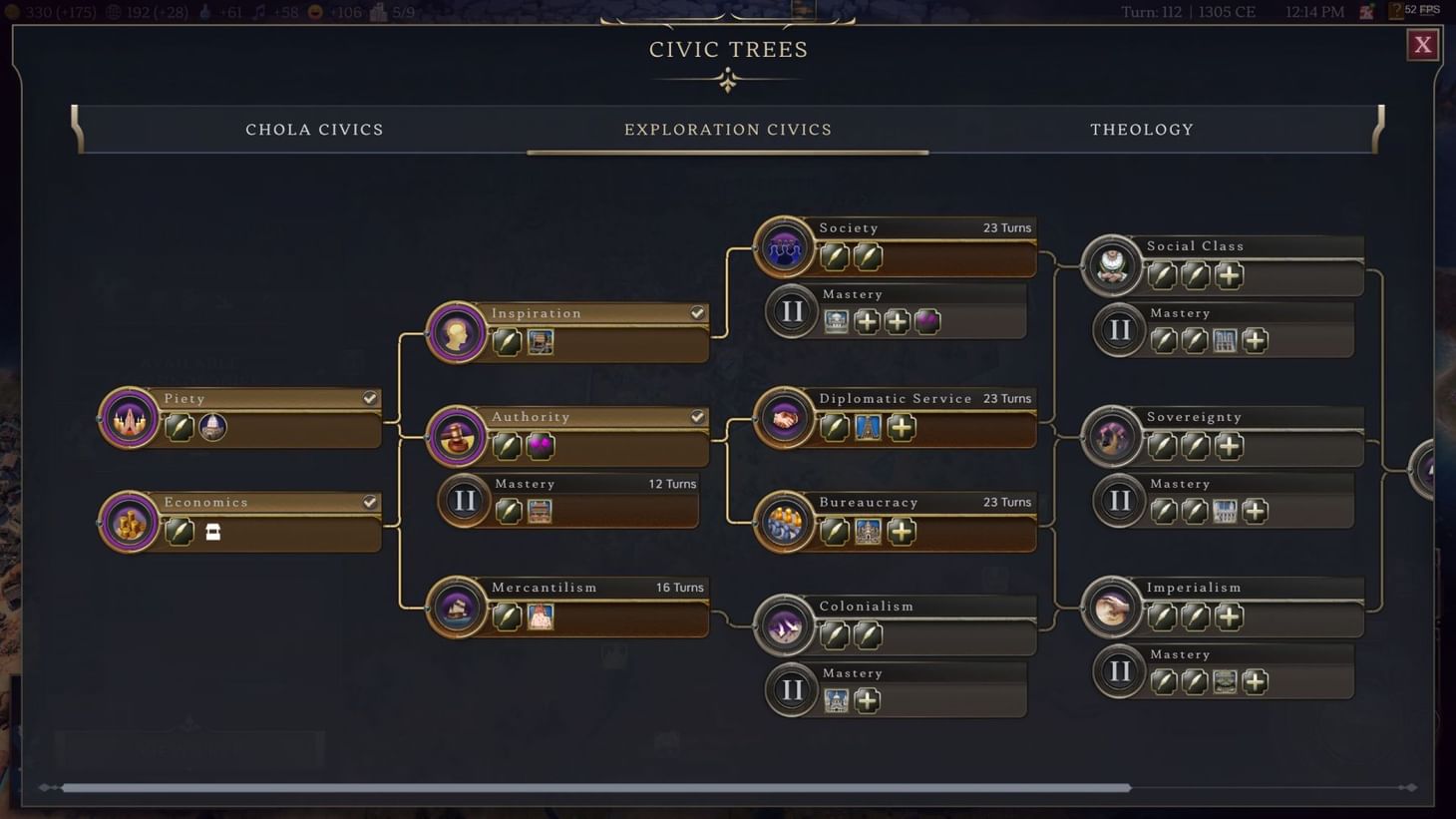Click the checkmark on the Authority civic
The height and width of the screenshot is (819, 1456).
pos(696,416)
